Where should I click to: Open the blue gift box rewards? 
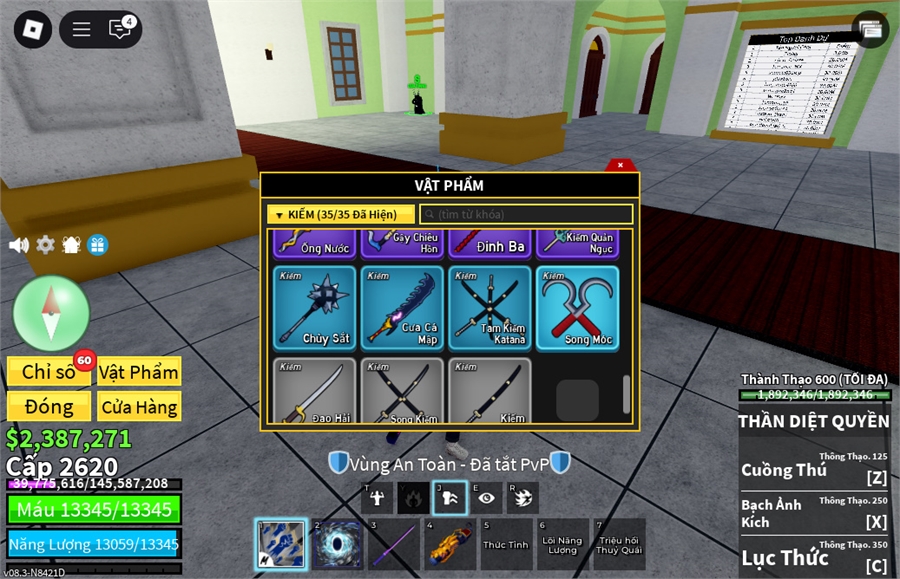pos(97,245)
